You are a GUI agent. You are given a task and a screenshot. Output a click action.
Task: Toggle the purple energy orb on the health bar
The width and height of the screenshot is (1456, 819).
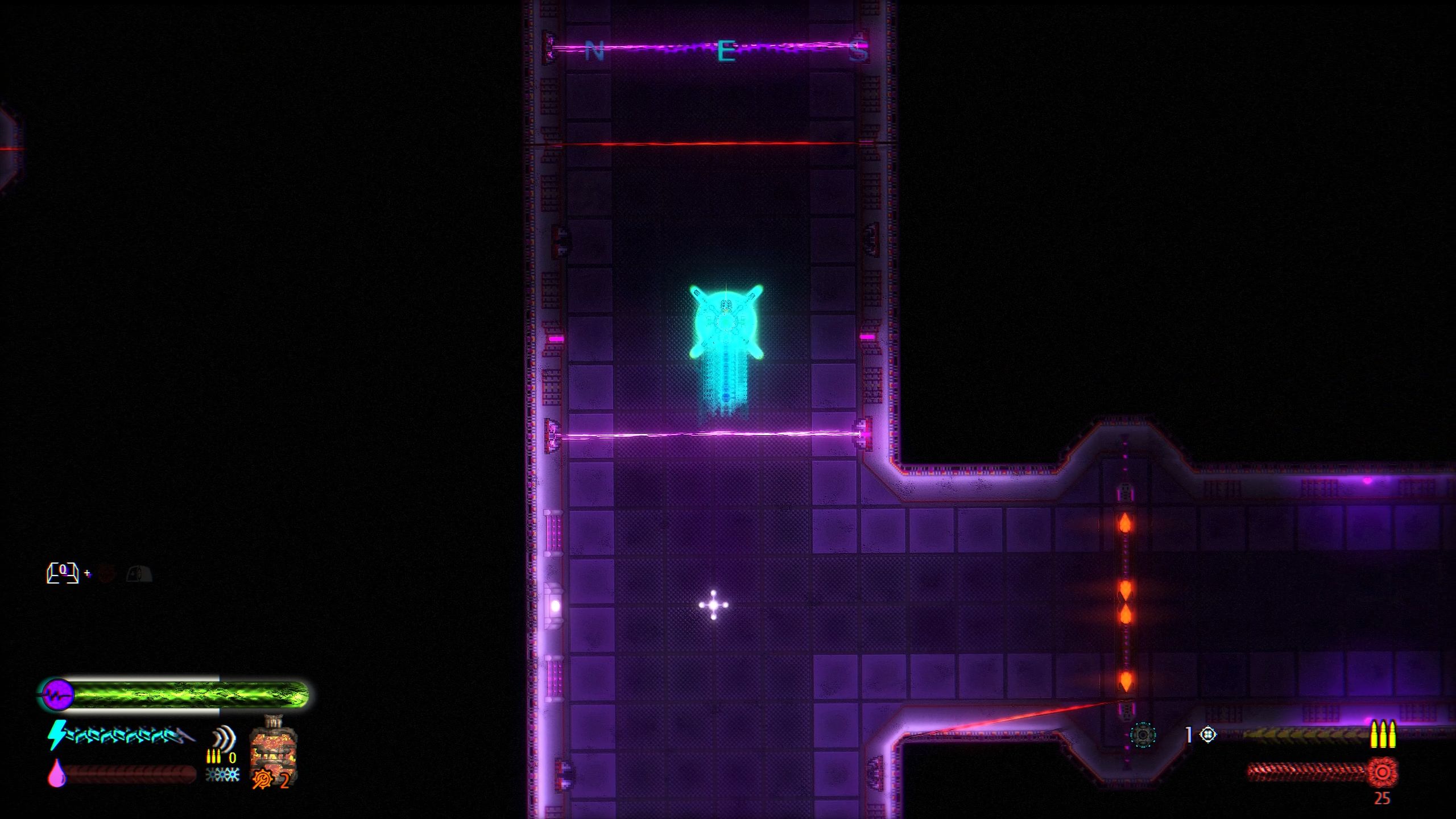pyautogui.click(x=59, y=693)
